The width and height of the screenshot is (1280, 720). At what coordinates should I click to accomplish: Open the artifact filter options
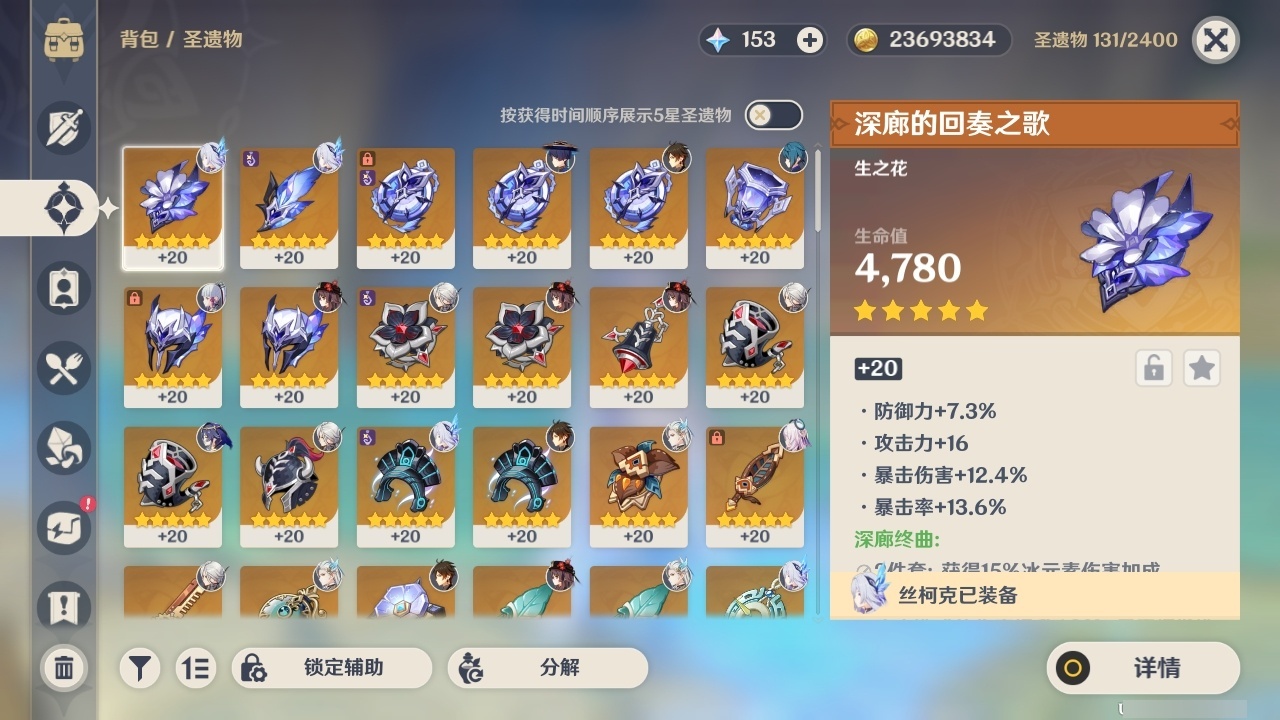click(140, 668)
